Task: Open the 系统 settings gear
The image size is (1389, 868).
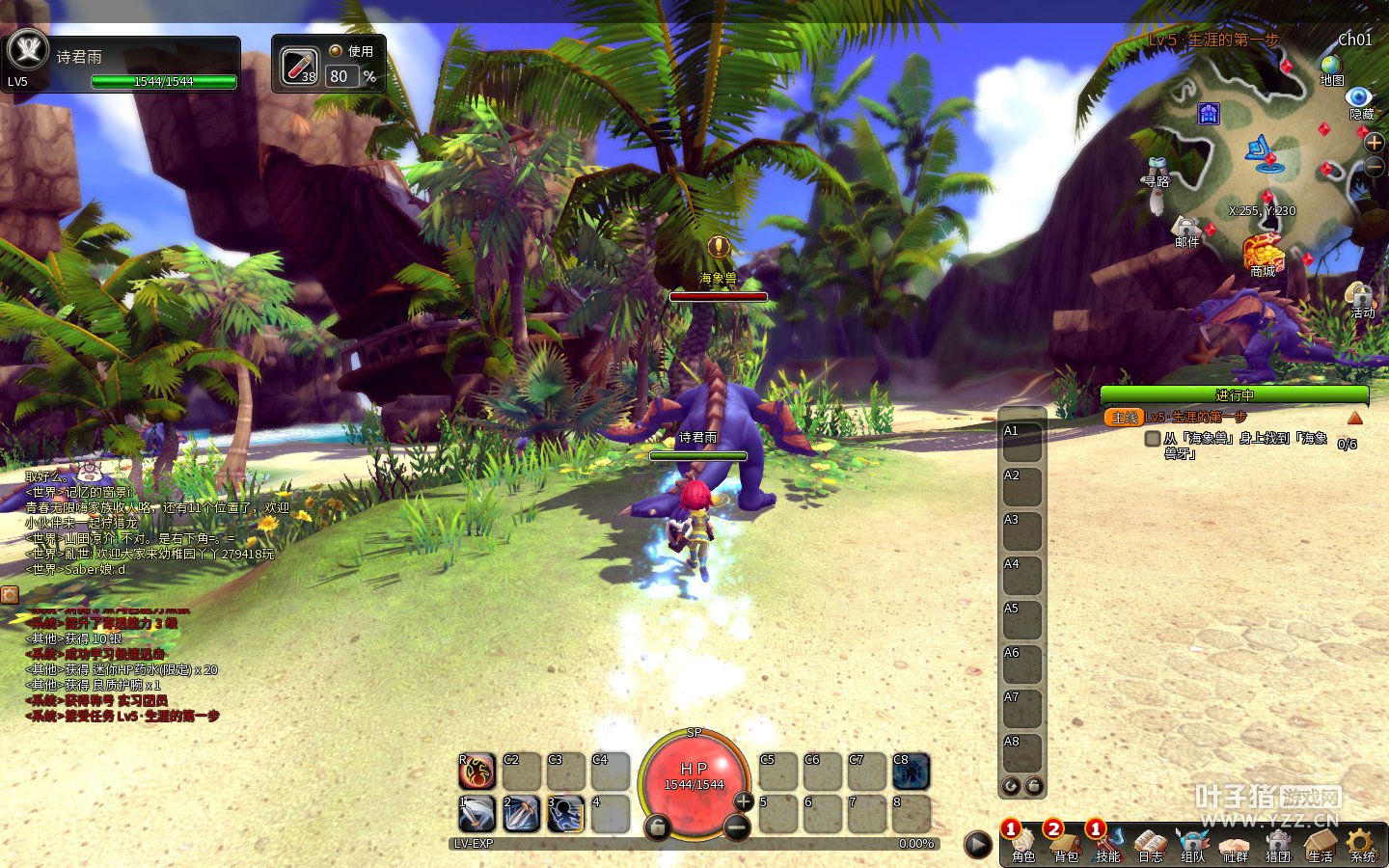Action: [x=1362, y=843]
